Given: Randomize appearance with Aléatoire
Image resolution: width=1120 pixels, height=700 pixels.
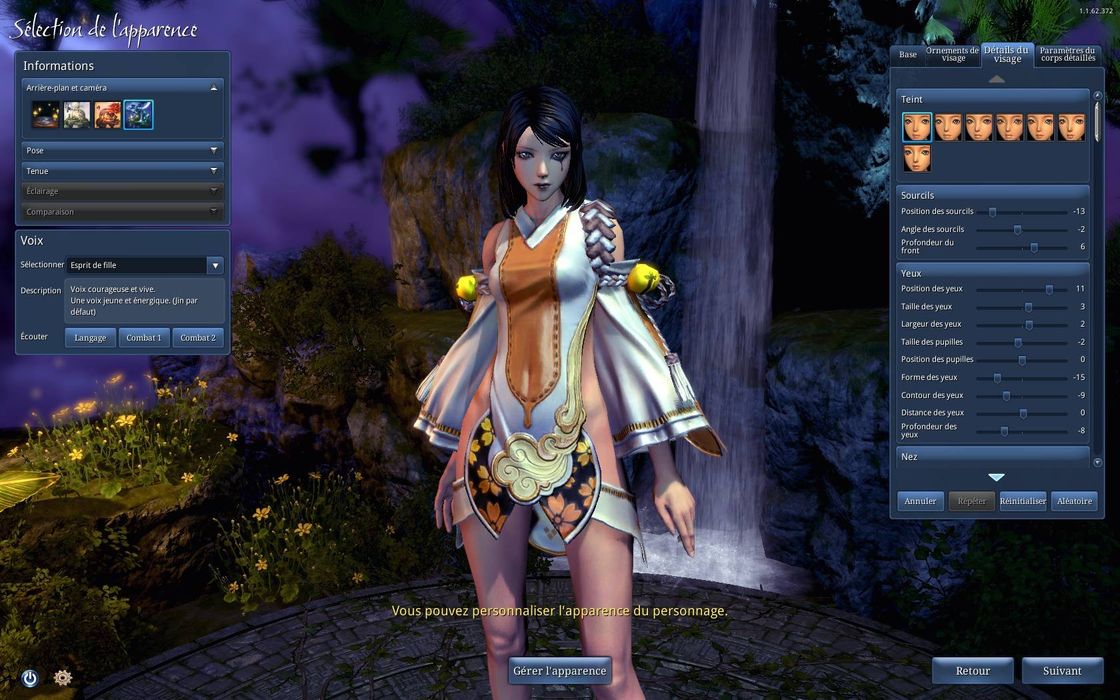Looking at the screenshot, I should pos(1074,501).
